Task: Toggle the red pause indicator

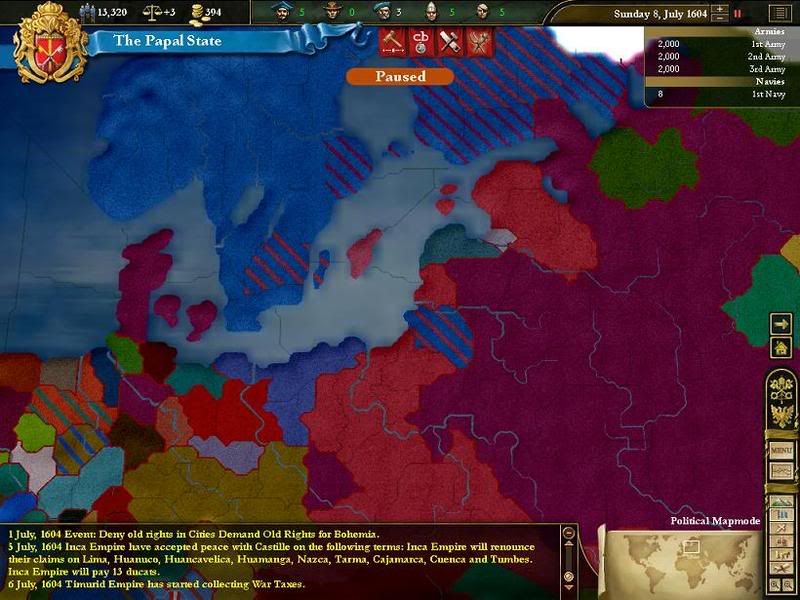Action: click(x=738, y=14)
